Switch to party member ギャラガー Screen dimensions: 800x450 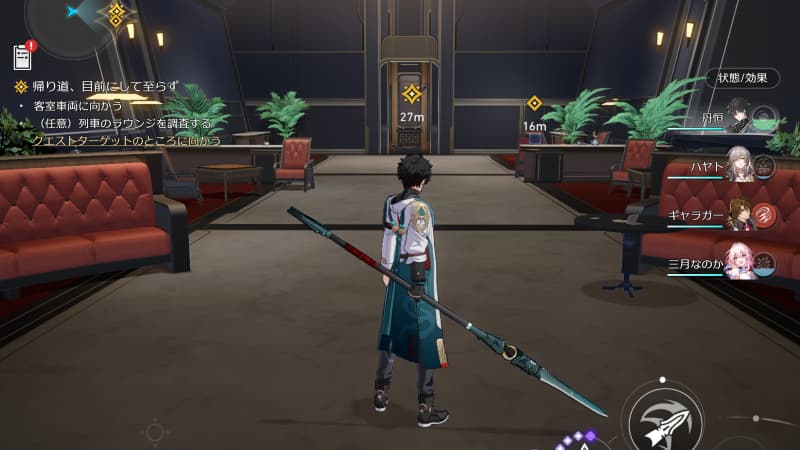740,212
